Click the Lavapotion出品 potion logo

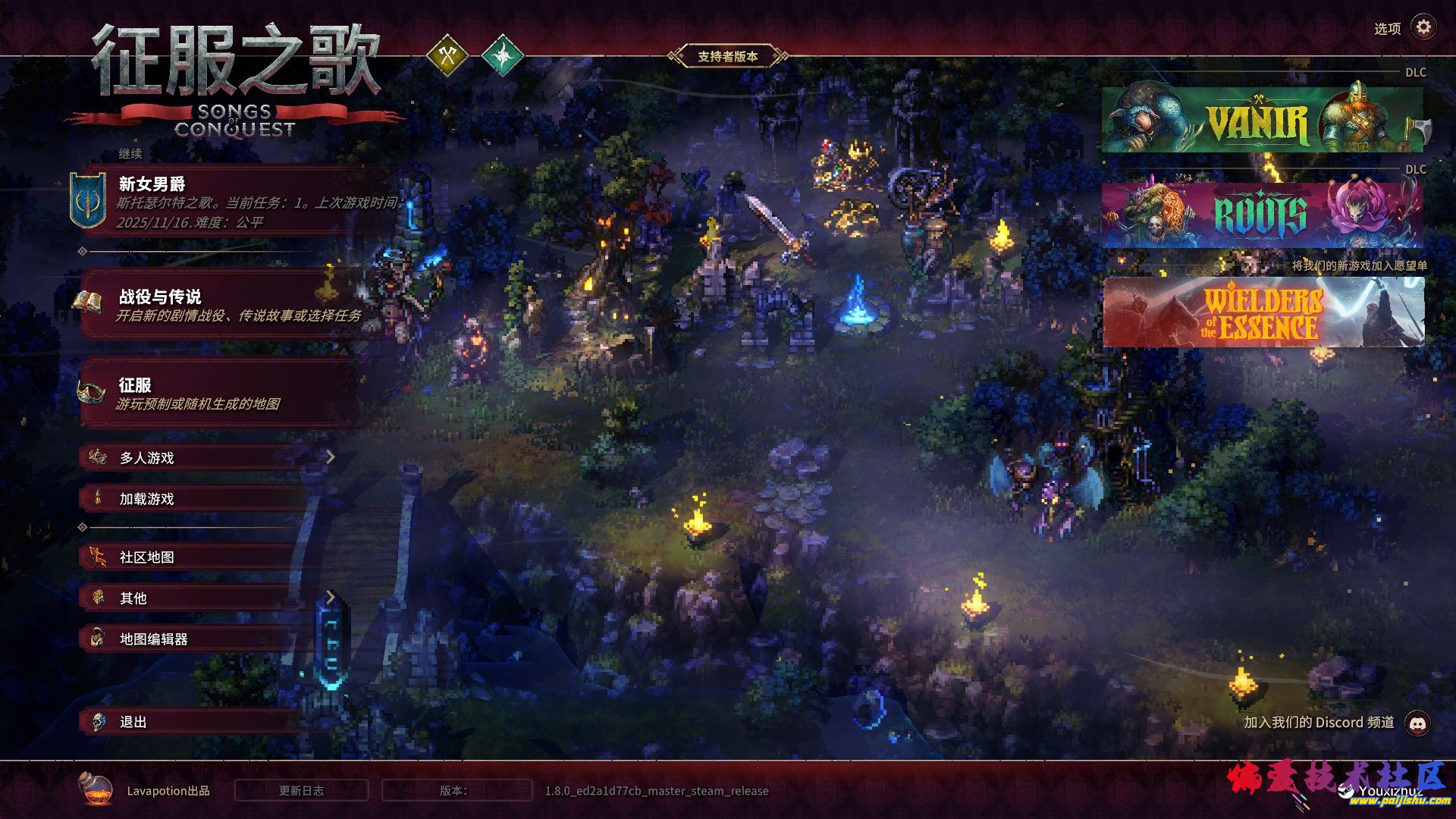click(96, 789)
